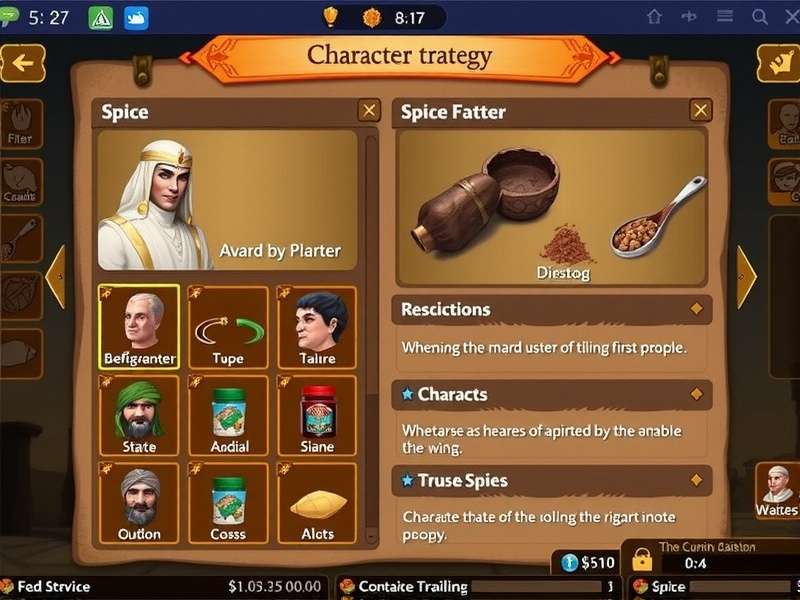Expand the Characts section
Screen dimensions: 800x600
tap(696, 395)
